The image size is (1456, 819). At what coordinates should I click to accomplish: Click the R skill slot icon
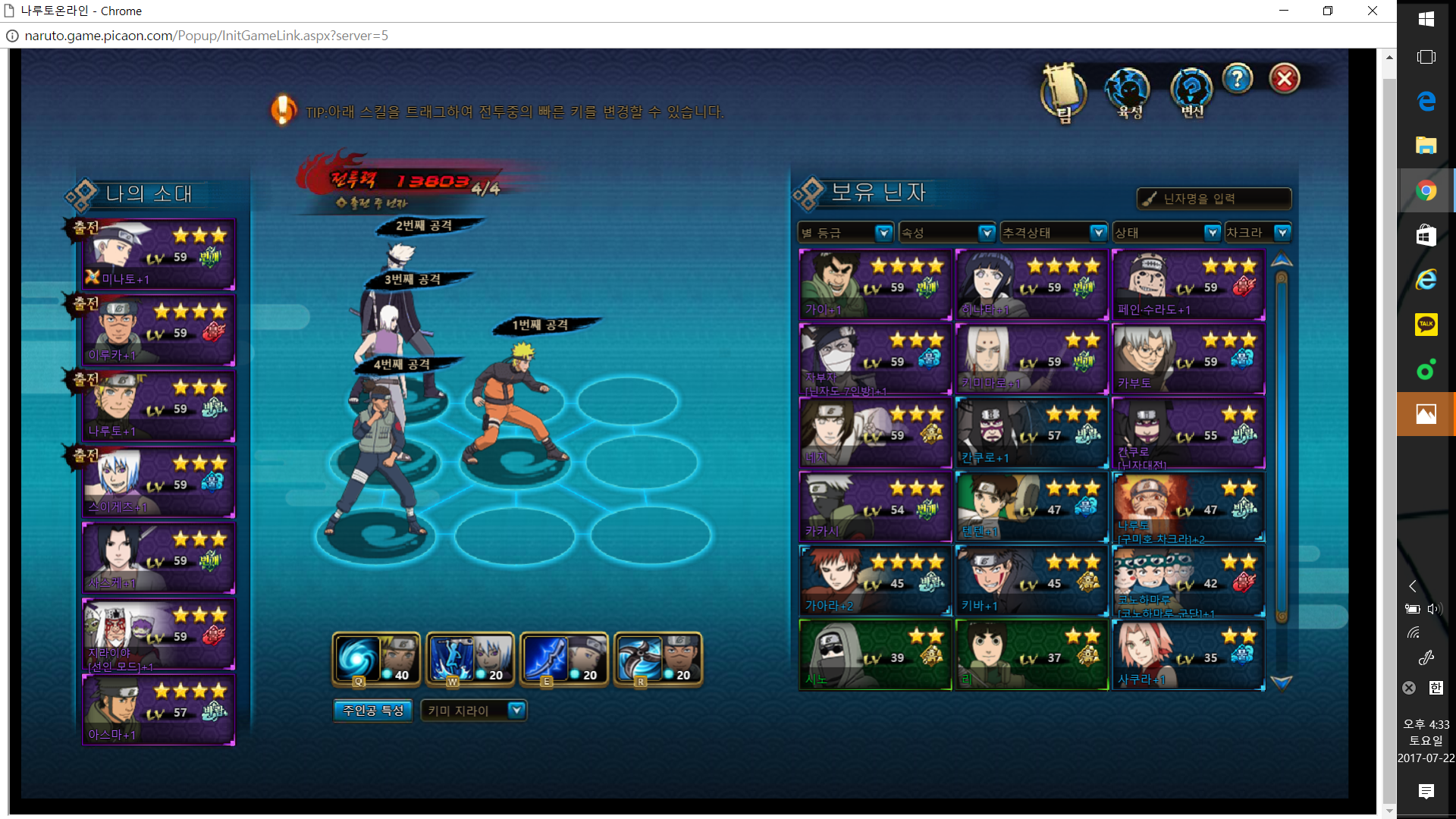[658, 658]
